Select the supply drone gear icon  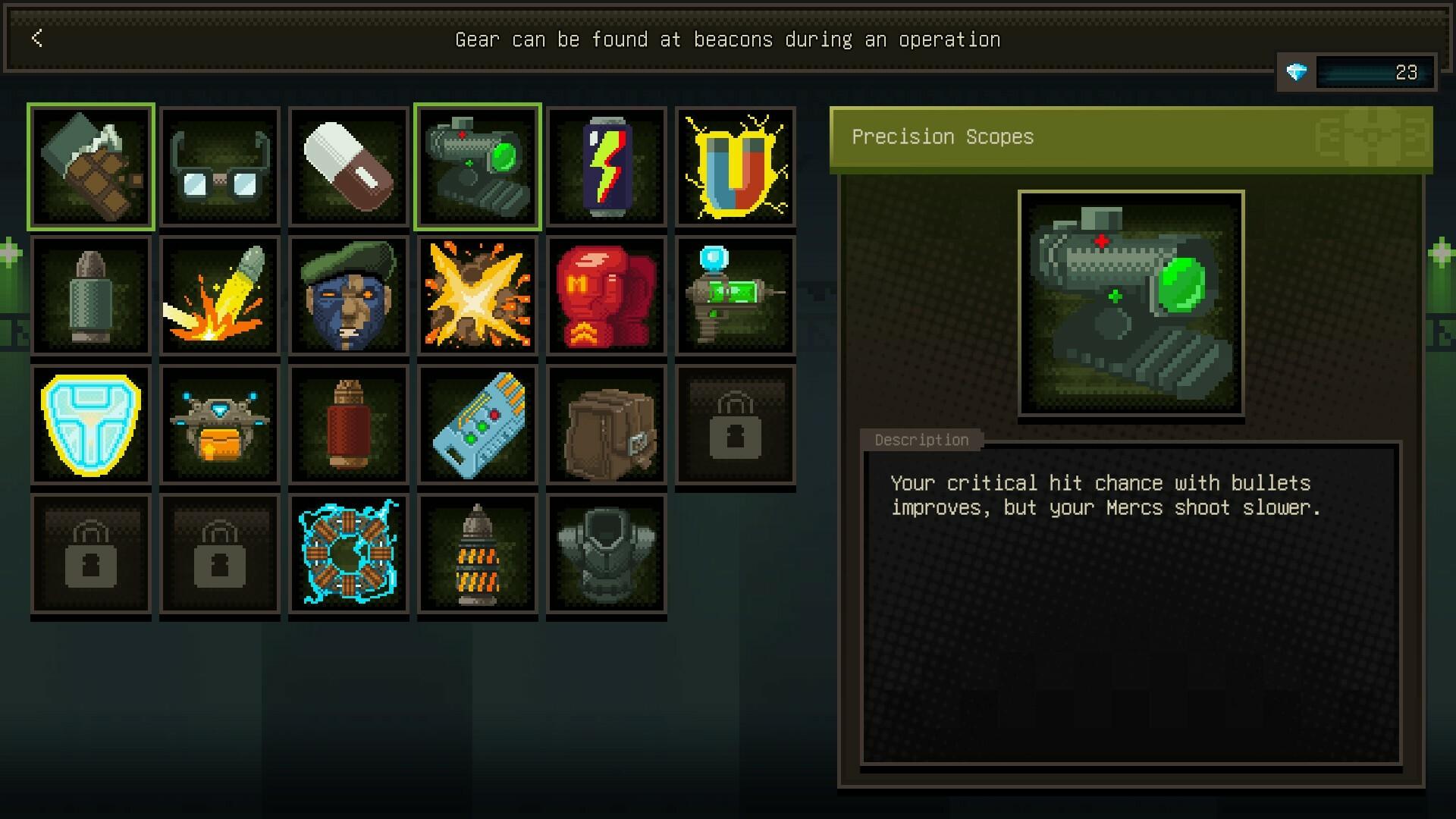[219, 424]
